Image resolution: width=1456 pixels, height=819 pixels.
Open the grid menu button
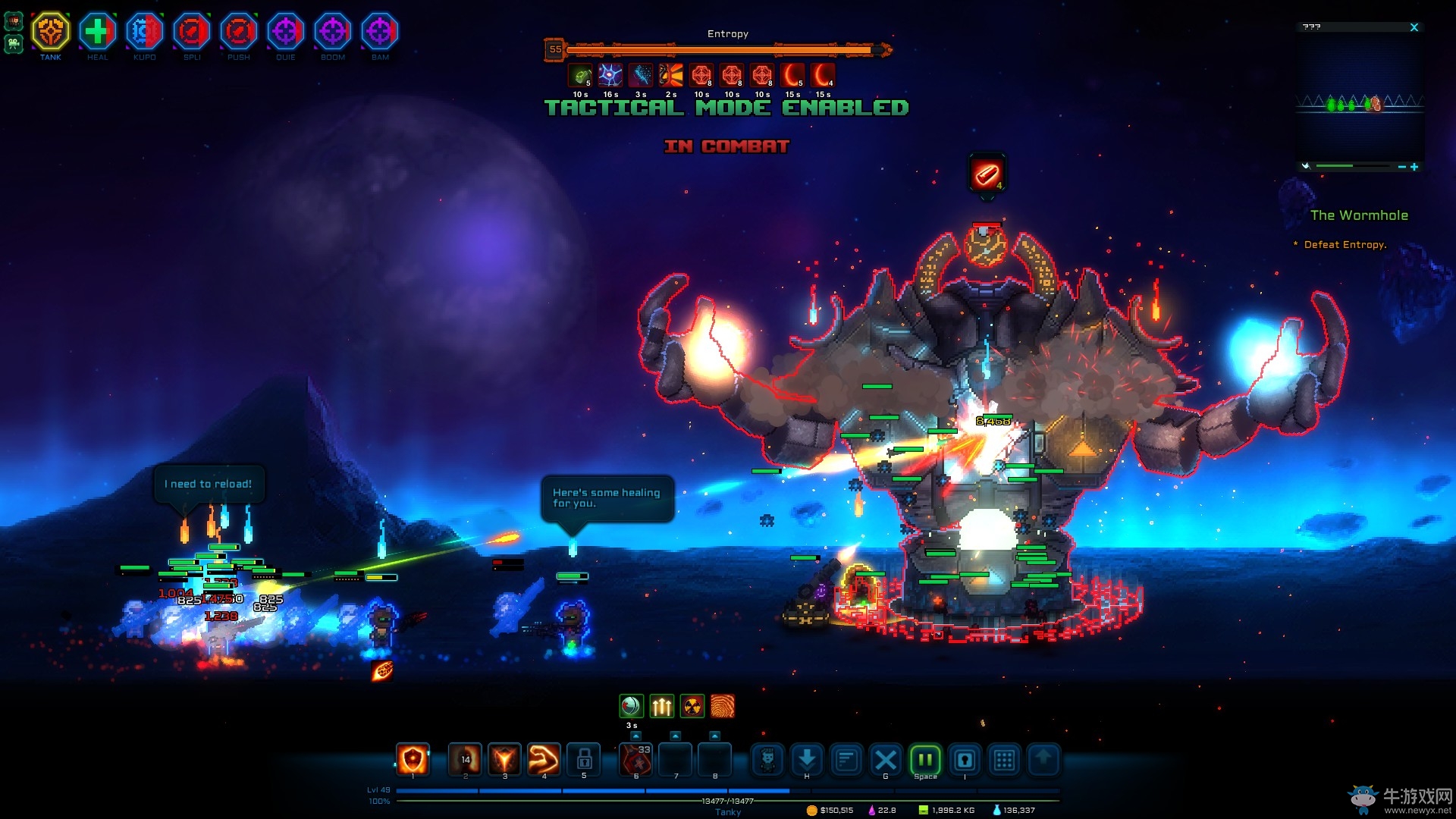pyautogui.click(x=1004, y=759)
